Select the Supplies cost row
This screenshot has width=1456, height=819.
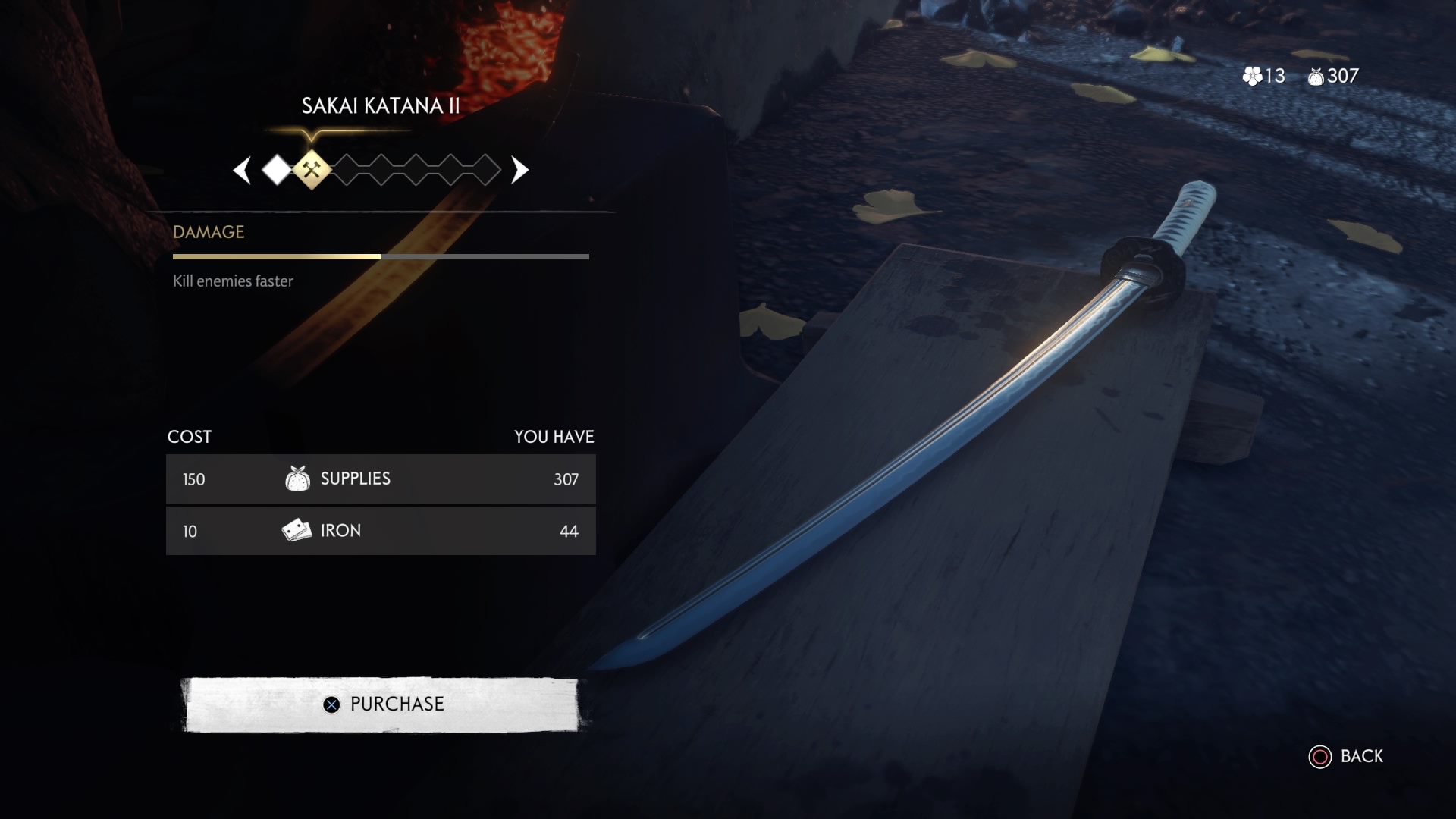[x=381, y=479]
